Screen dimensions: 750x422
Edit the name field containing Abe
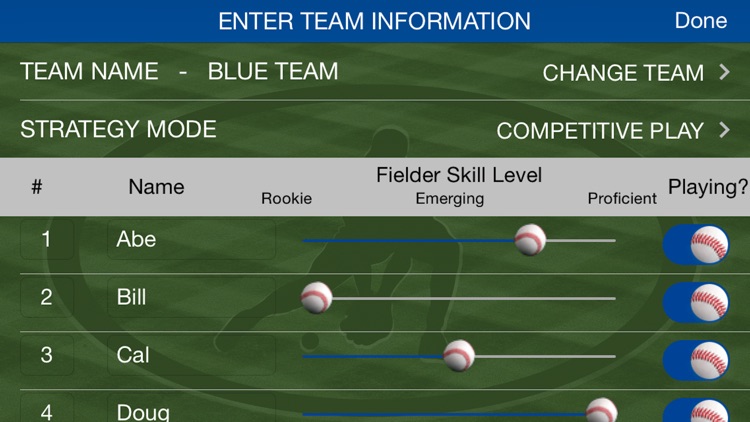point(191,240)
